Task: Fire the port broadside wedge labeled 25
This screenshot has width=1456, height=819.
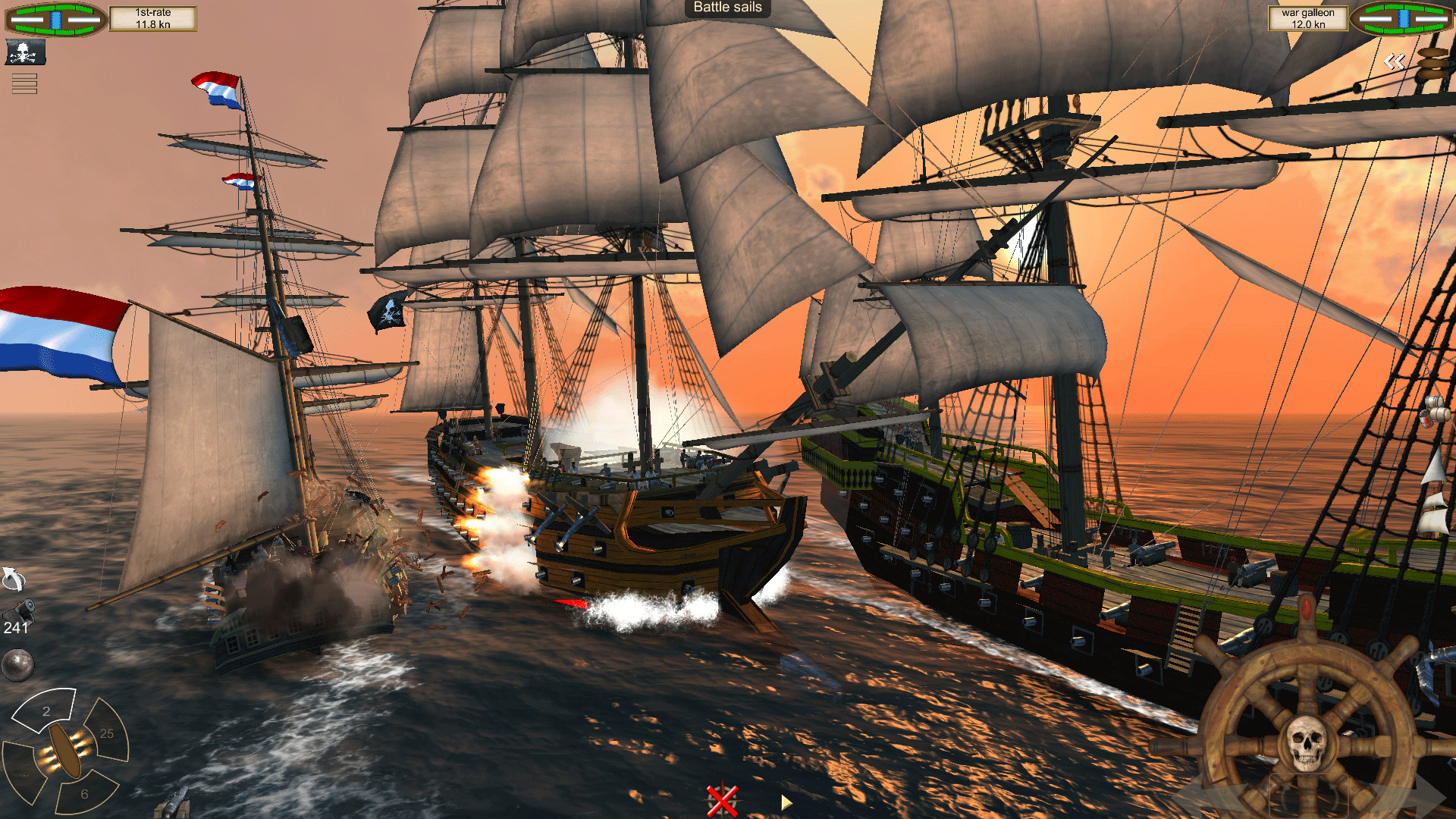Action: coord(106,733)
